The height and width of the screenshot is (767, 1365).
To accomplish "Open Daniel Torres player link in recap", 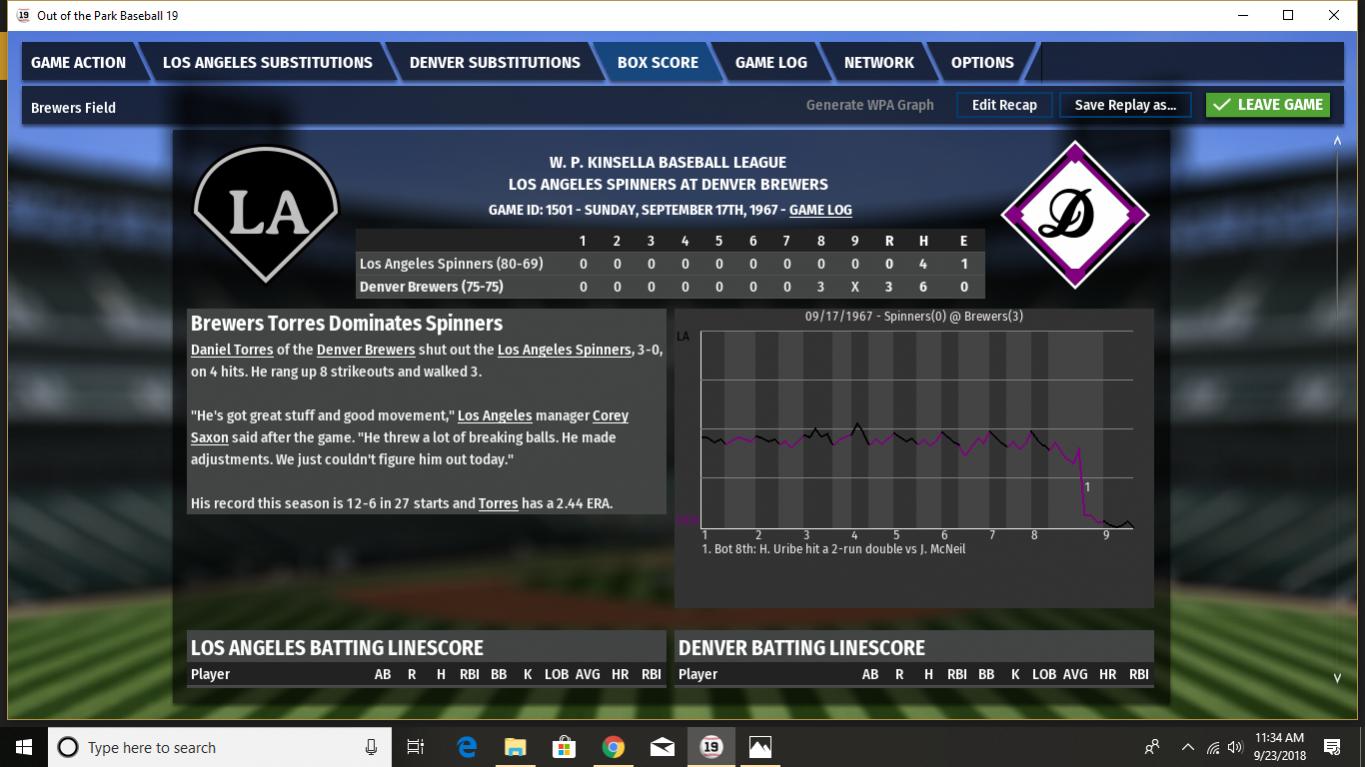I will [x=231, y=350].
